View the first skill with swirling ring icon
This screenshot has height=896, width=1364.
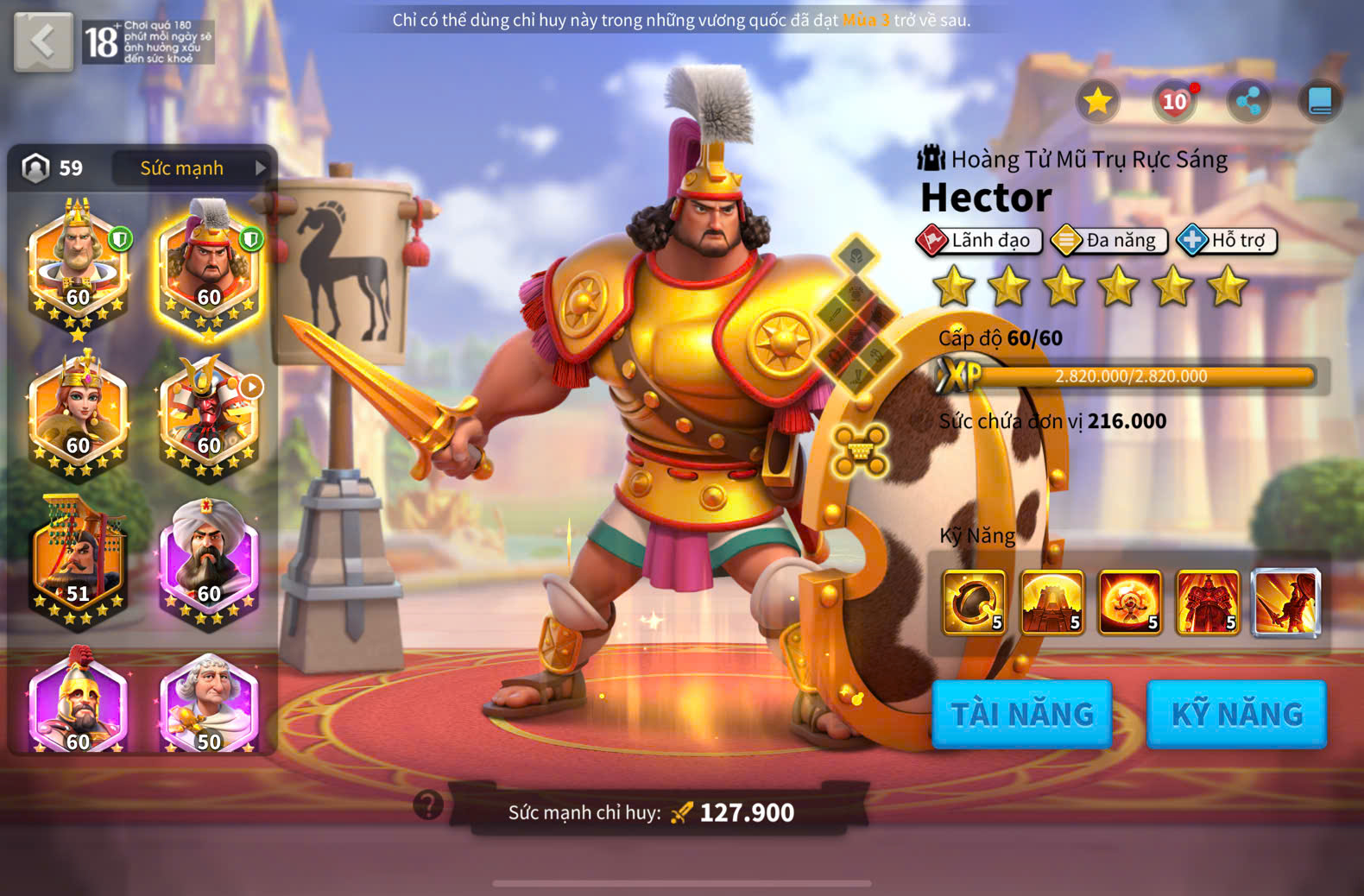[x=975, y=603]
